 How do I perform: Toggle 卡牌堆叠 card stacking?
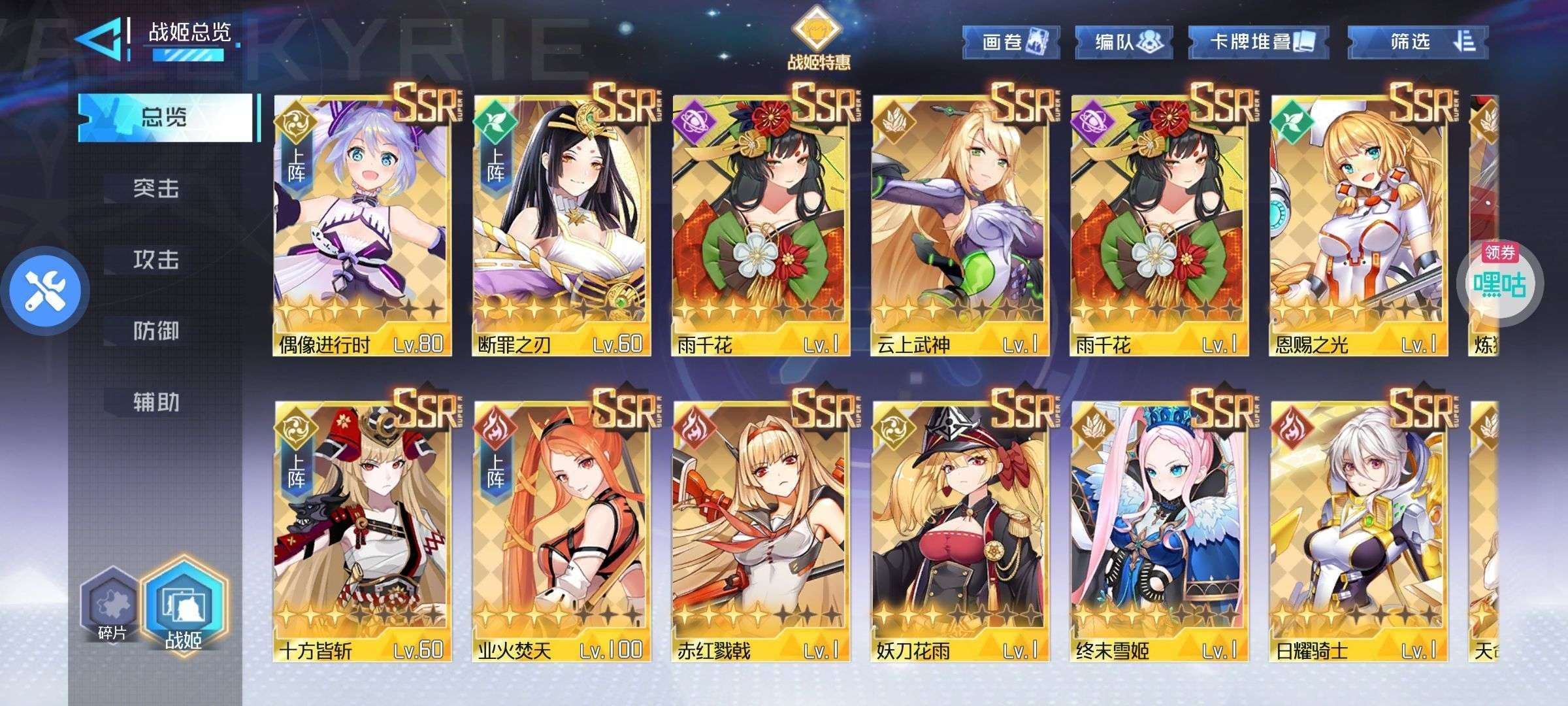(x=1249, y=42)
